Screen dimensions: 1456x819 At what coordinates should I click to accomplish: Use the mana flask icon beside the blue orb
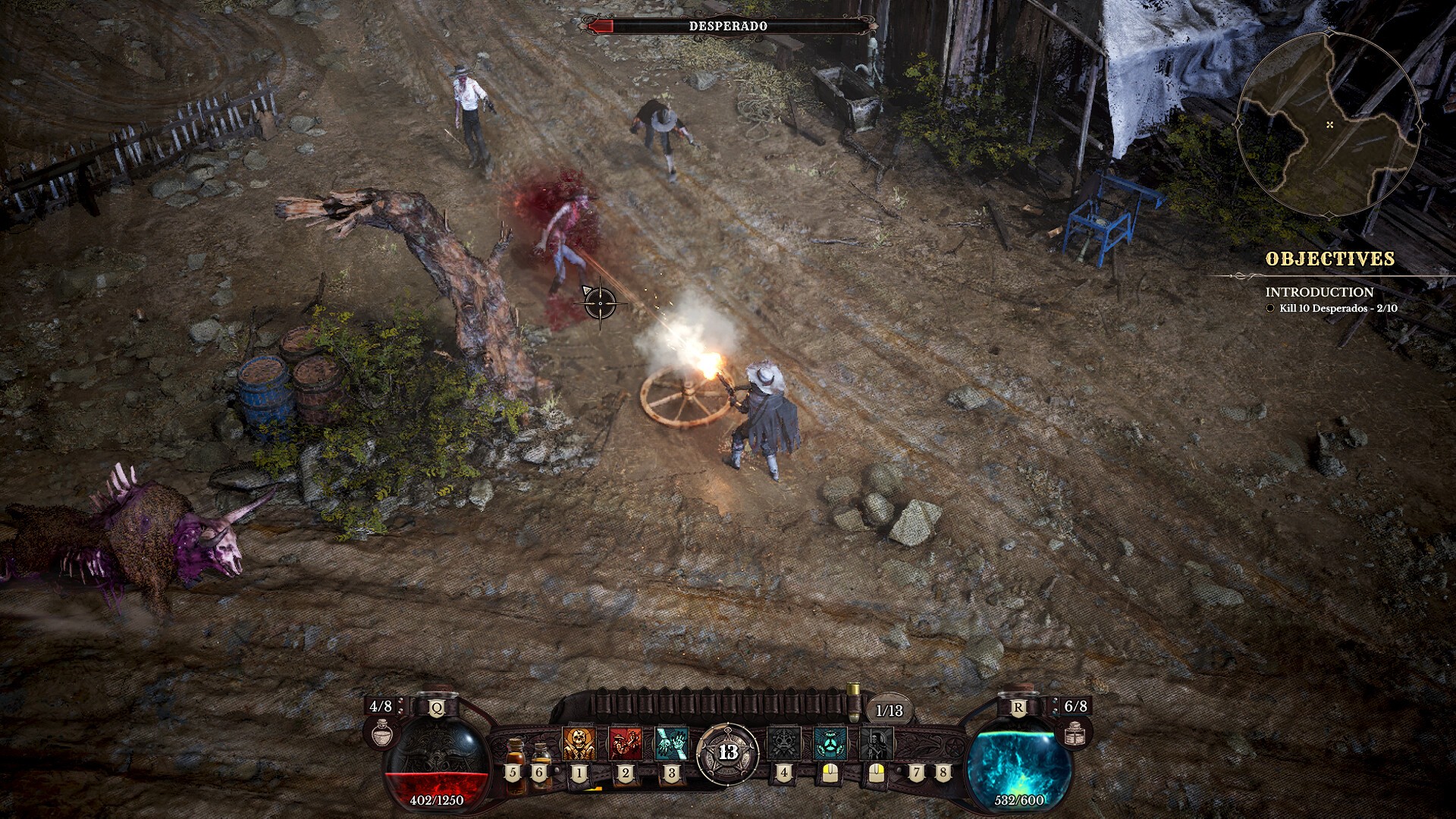point(1075,732)
